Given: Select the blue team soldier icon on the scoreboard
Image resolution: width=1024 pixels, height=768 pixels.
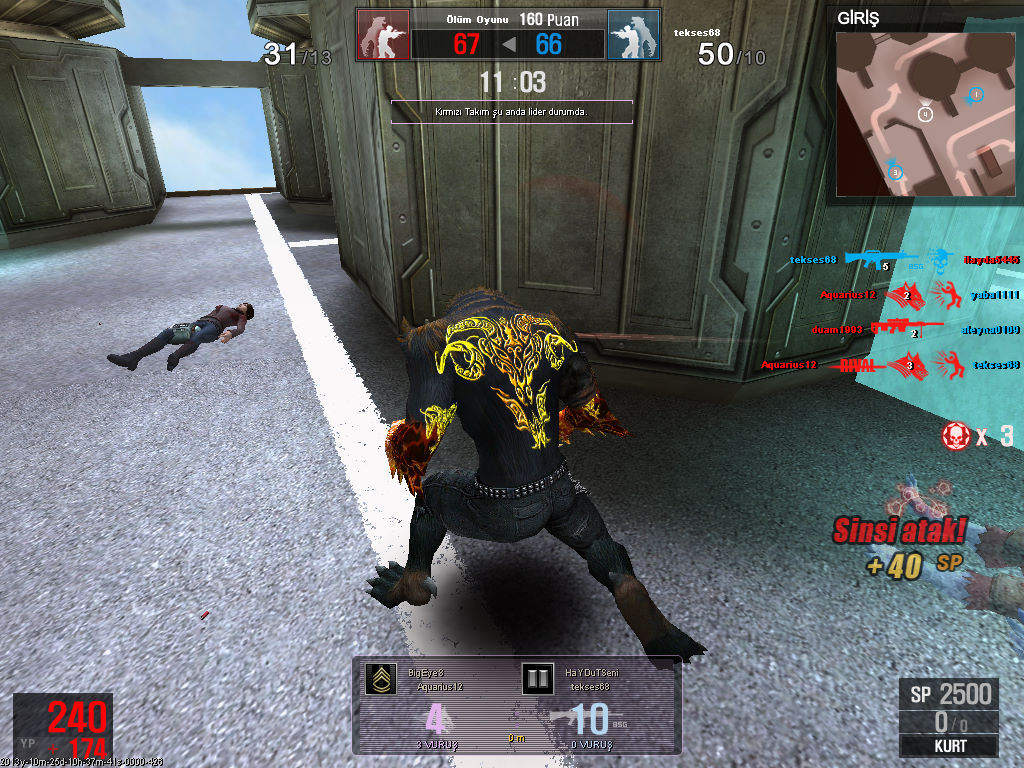Looking at the screenshot, I should pyautogui.click(x=633, y=35).
